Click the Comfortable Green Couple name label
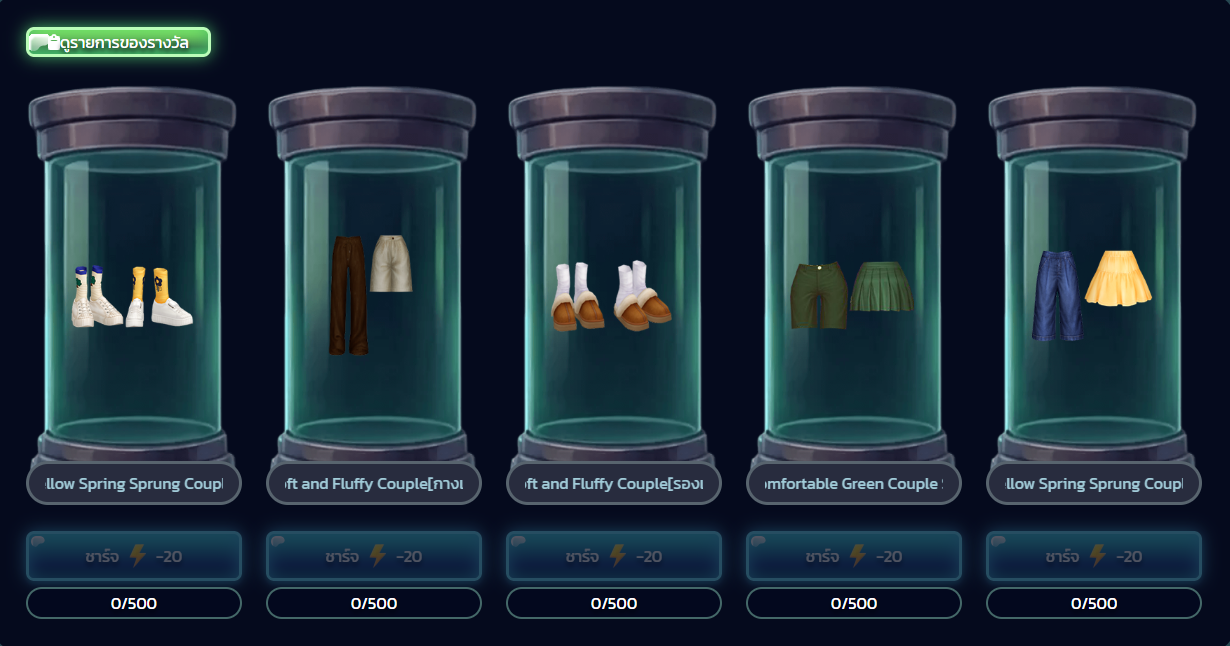 point(853,484)
